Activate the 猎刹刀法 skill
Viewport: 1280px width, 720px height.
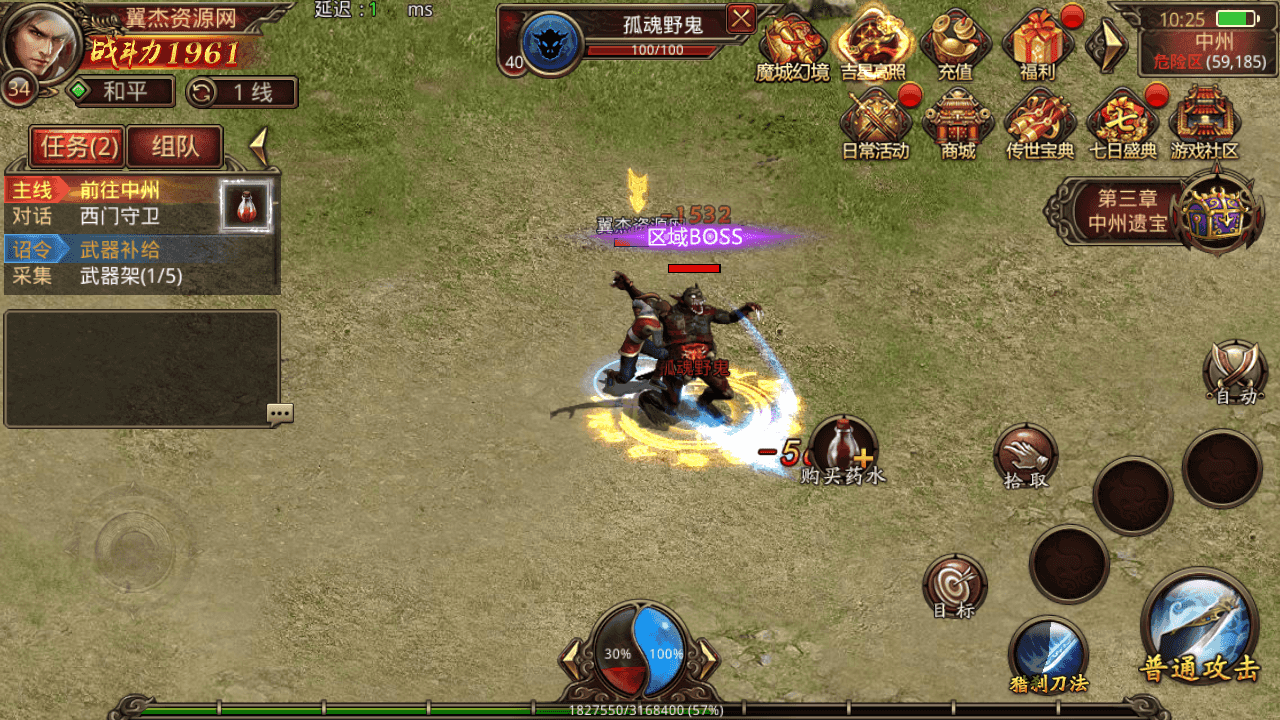[x=1047, y=651]
